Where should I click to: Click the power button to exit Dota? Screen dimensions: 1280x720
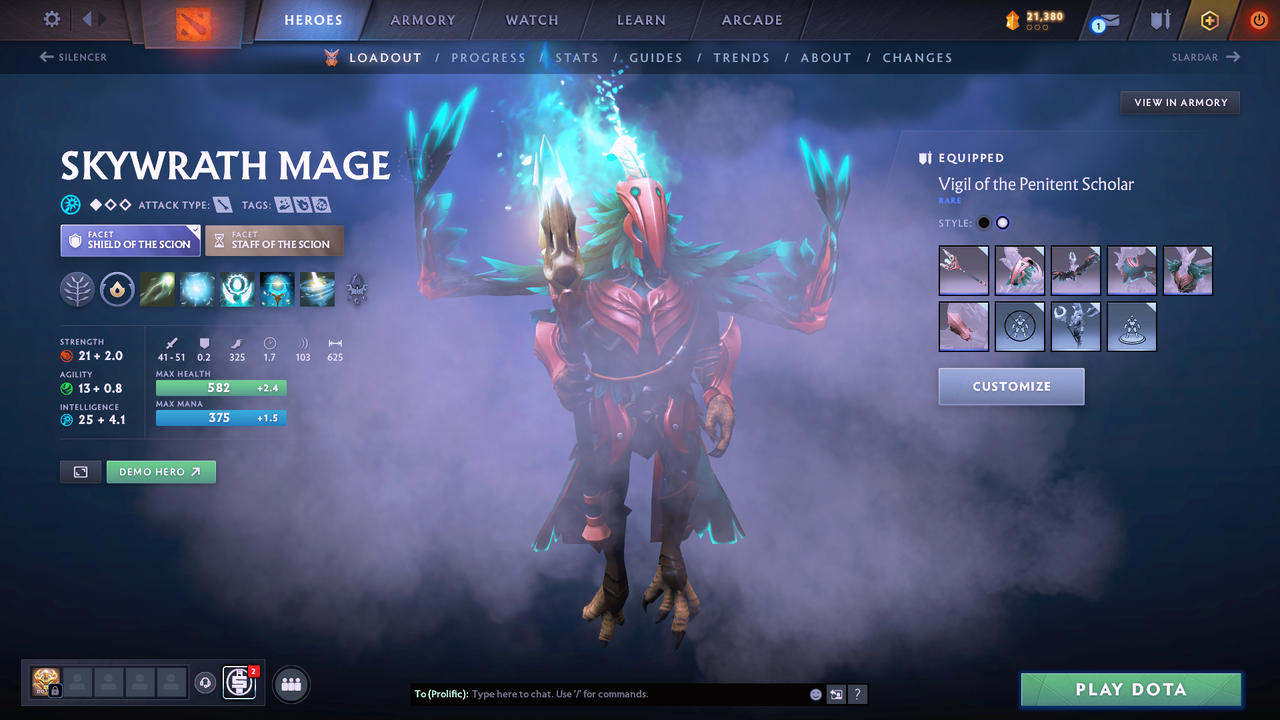(1257, 19)
